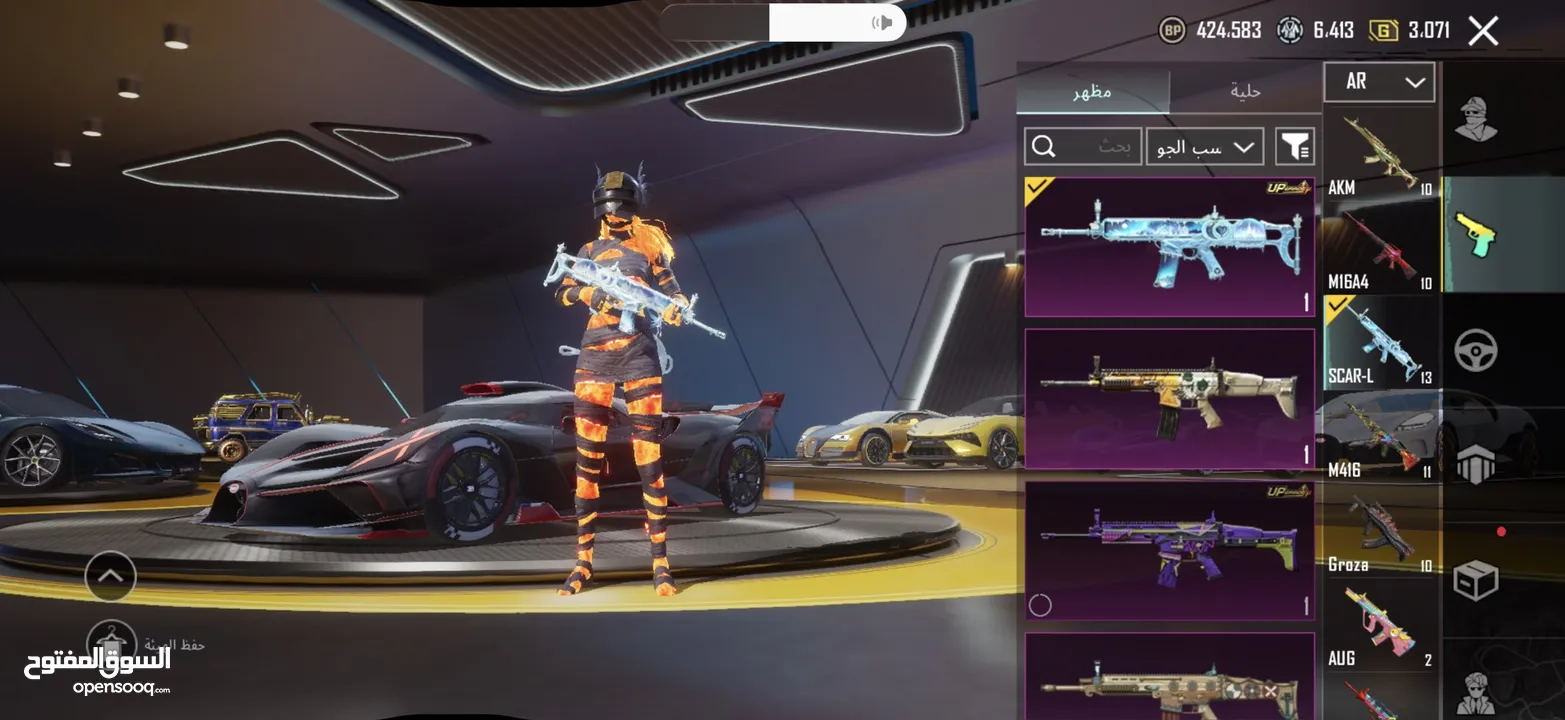Expand the AR weapon type dropdown

pos(1379,82)
